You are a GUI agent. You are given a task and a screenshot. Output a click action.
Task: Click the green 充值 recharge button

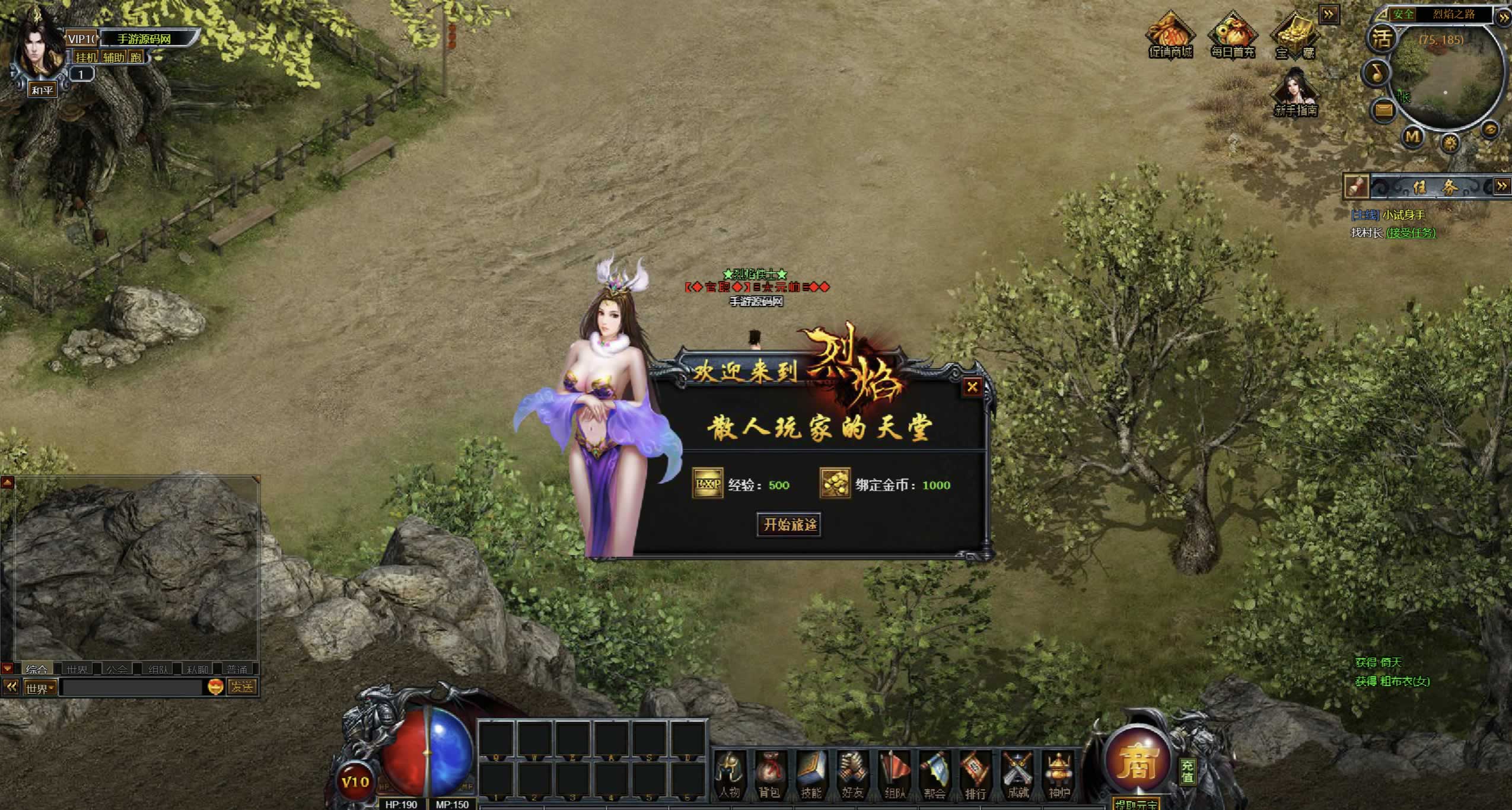(1187, 771)
